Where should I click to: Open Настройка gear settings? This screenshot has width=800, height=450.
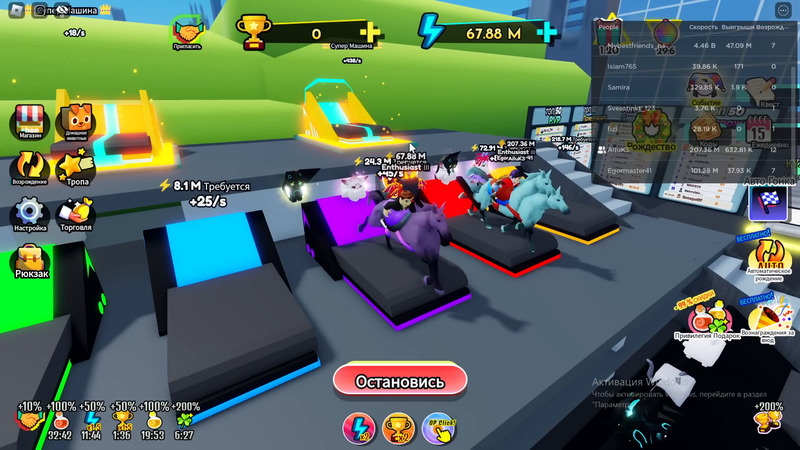(30, 213)
